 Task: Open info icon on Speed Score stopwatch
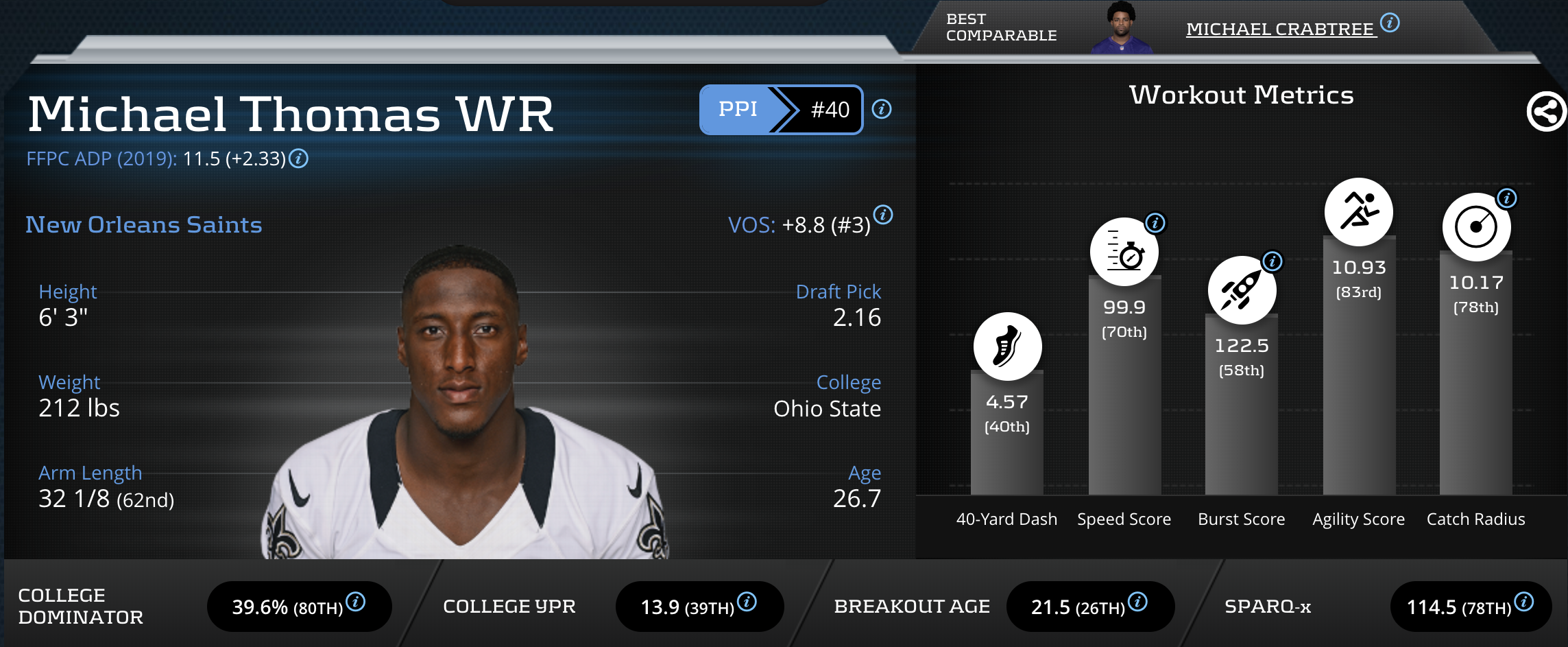pos(1155,223)
